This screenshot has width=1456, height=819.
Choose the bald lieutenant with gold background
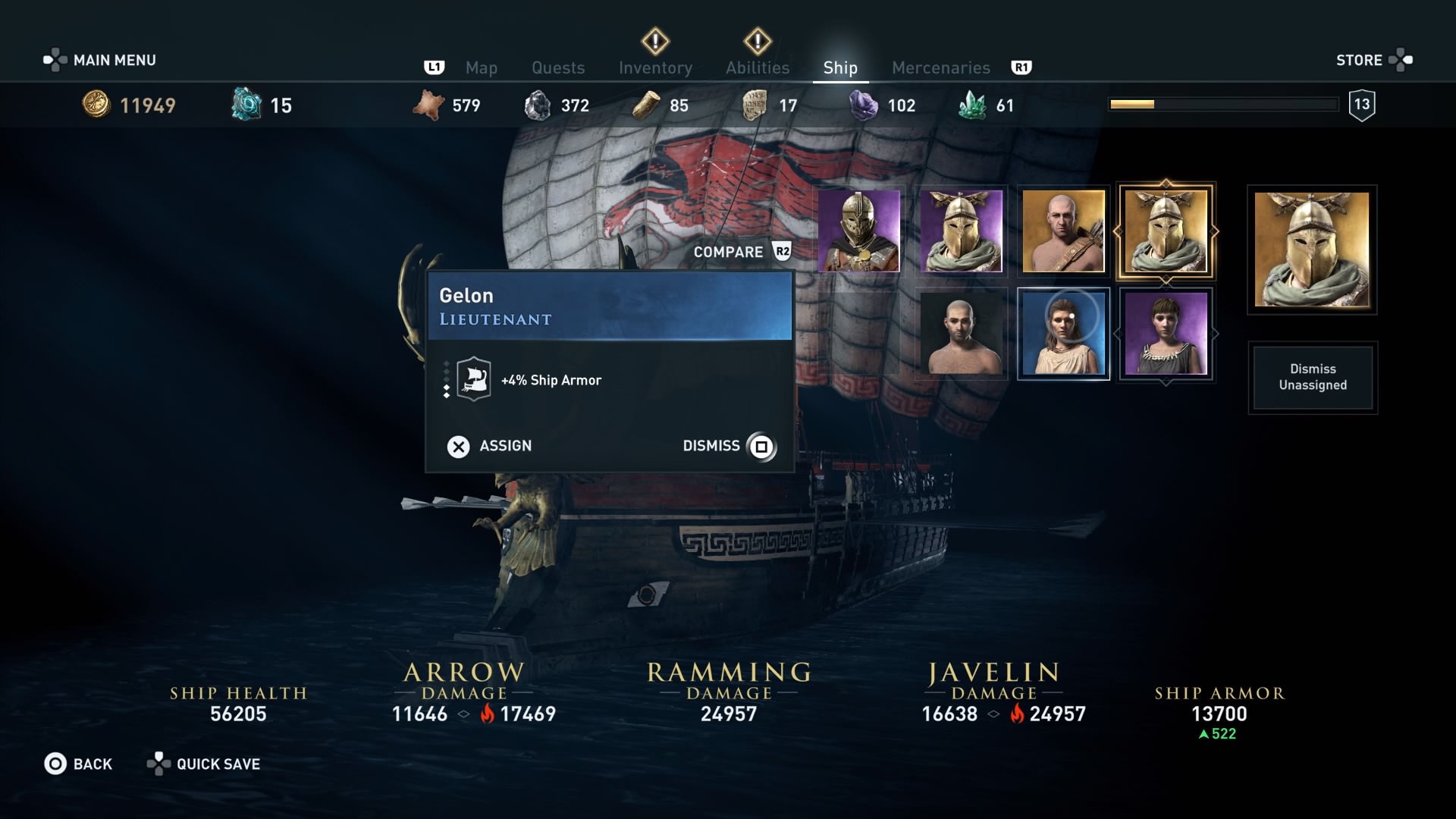[x=1063, y=231]
